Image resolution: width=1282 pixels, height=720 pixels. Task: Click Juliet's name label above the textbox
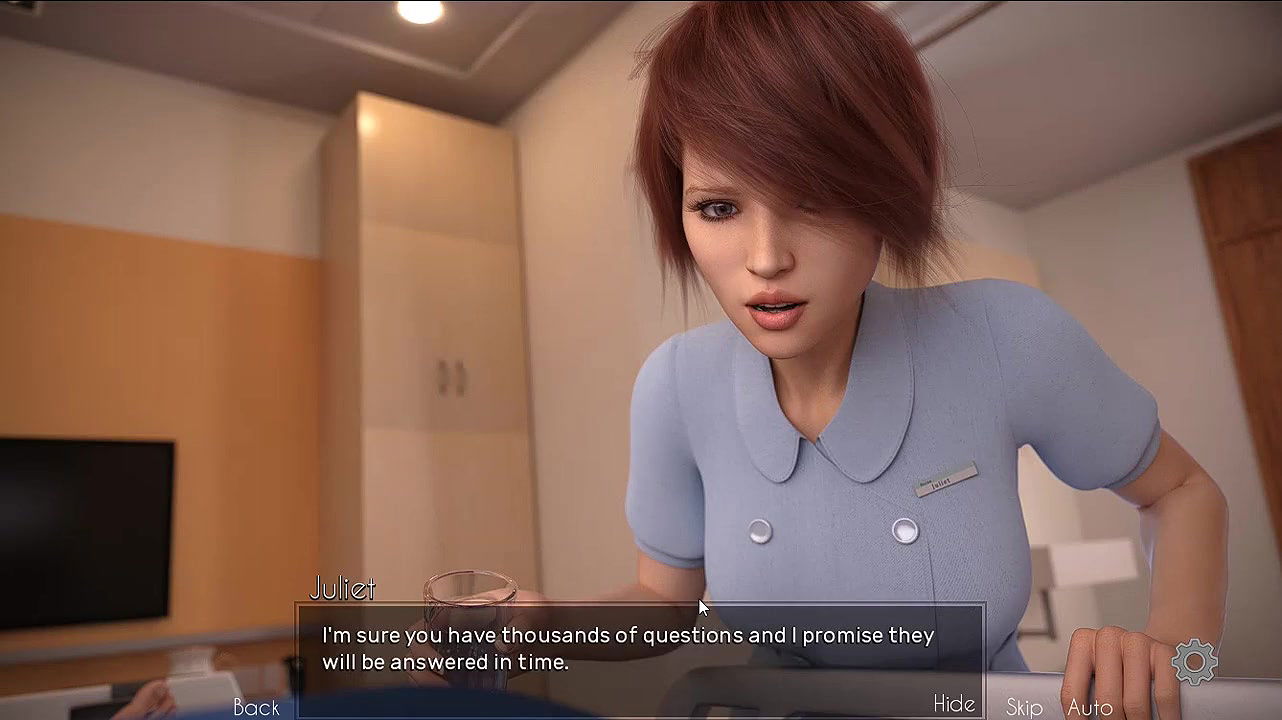point(343,589)
